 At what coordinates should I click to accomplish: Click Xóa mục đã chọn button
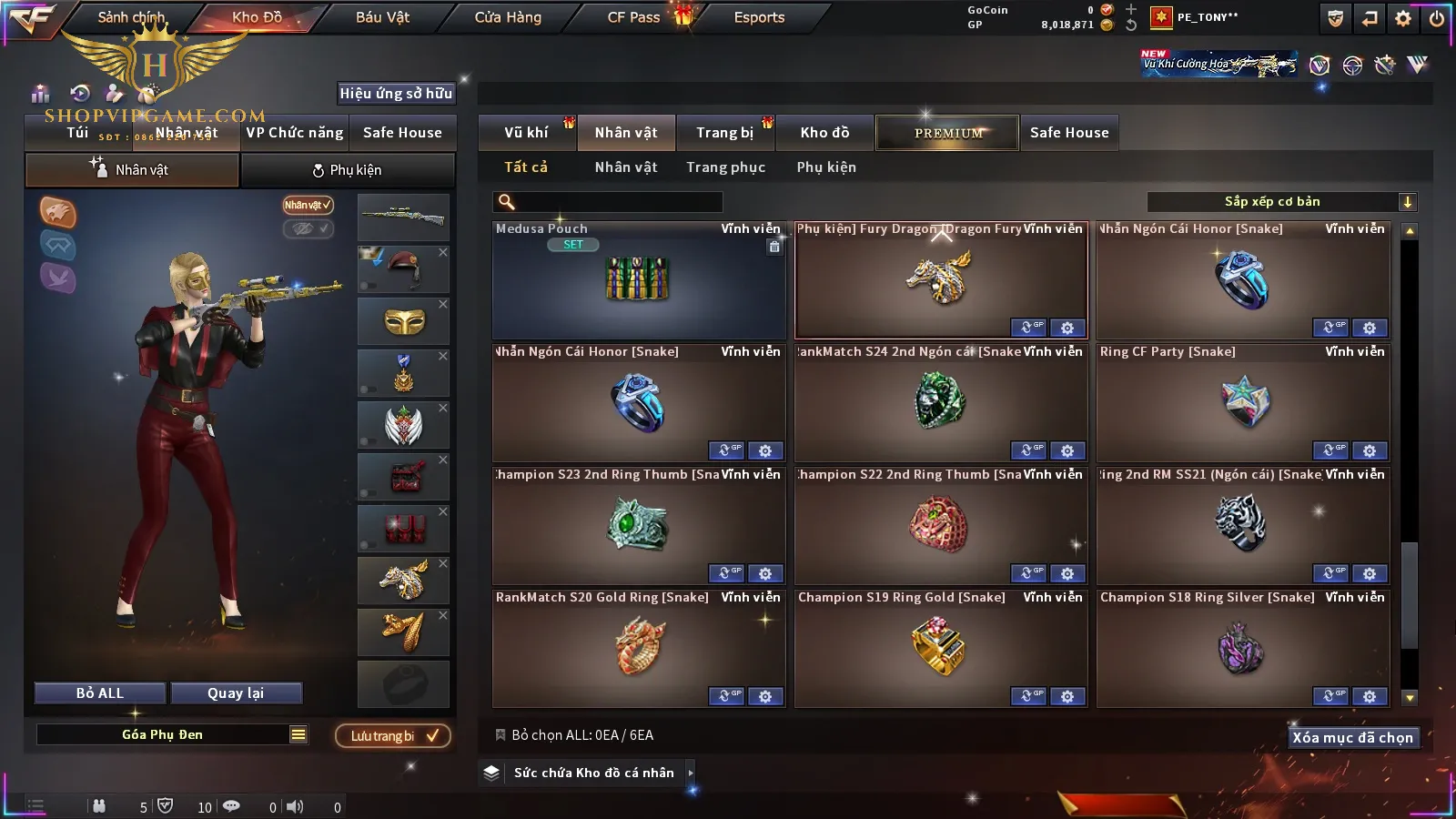(1352, 738)
